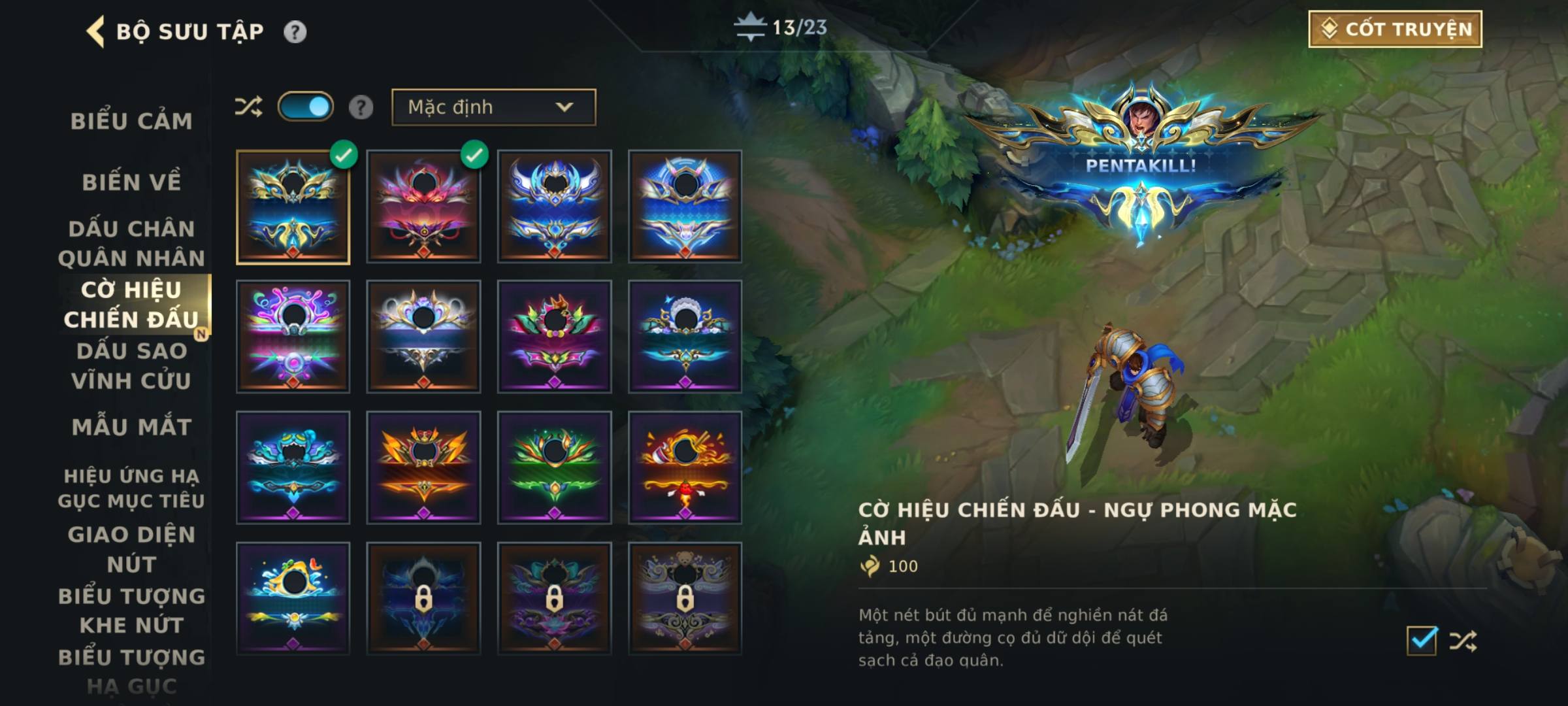Select the Giao Diện Nút category

(131, 549)
